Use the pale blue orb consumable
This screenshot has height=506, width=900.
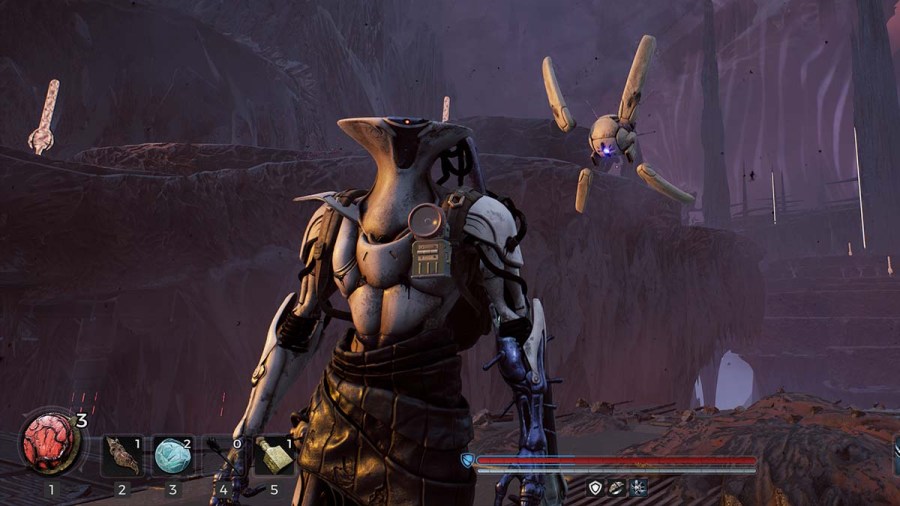click(x=172, y=455)
